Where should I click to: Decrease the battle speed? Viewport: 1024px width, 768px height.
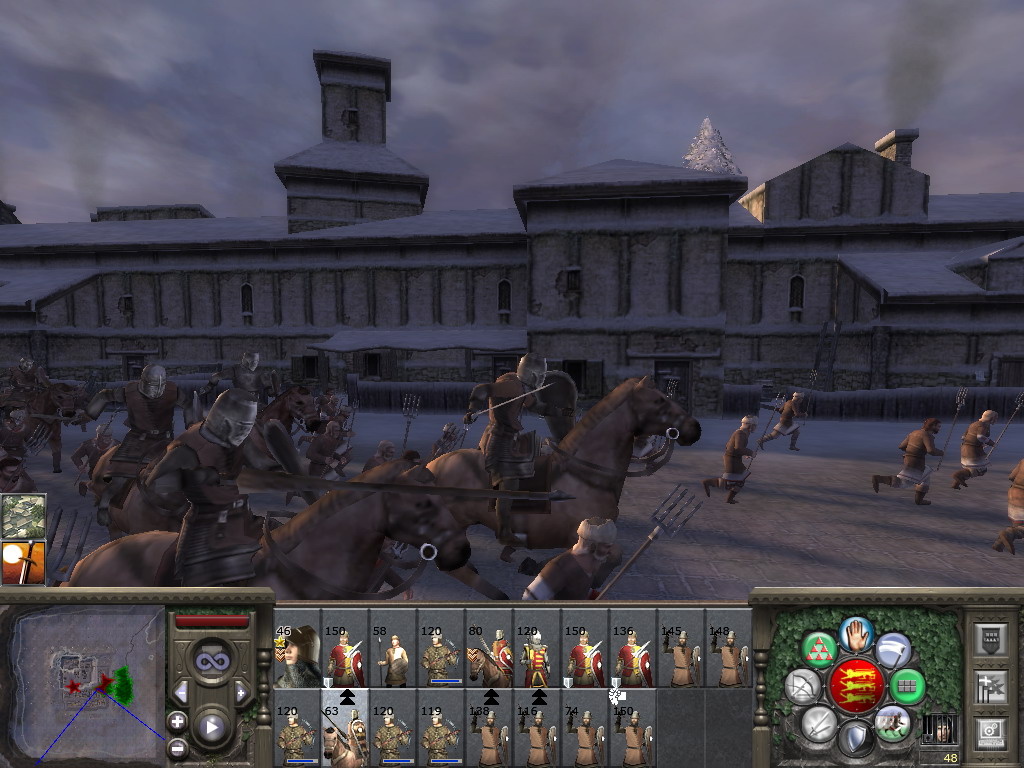pyautogui.click(x=182, y=692)
